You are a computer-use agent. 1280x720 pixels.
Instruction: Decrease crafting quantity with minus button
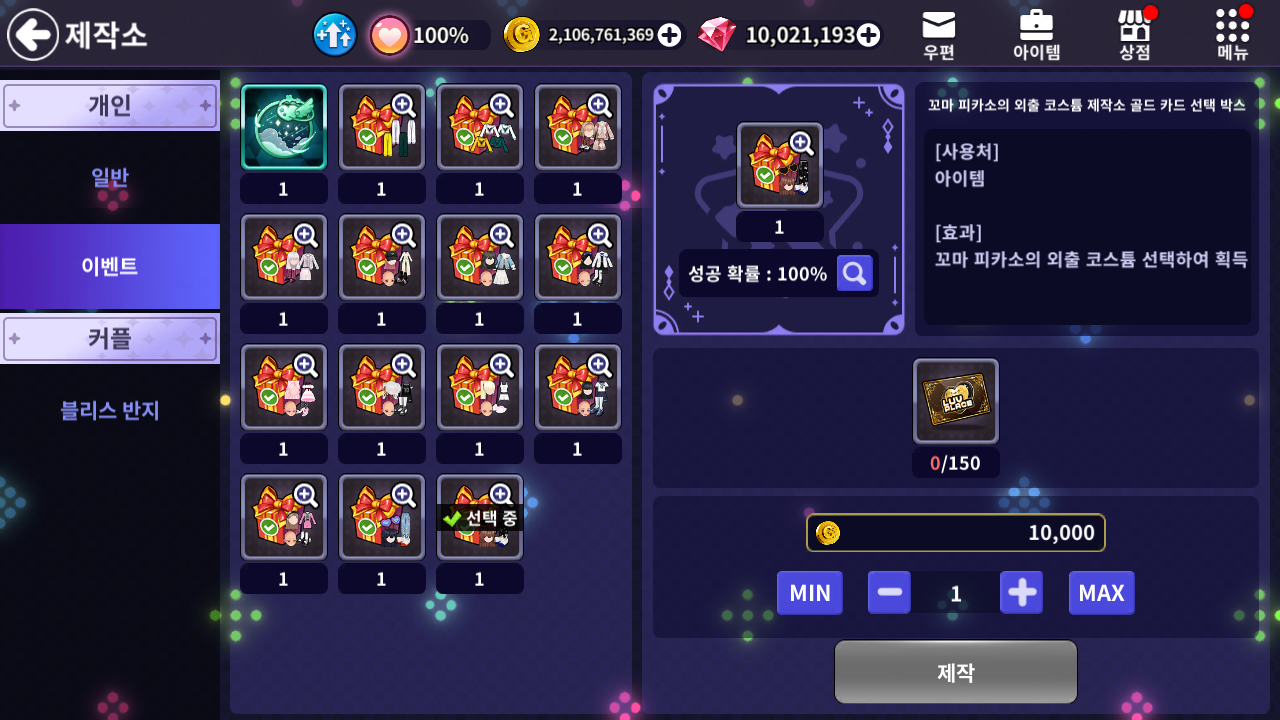tap(889, 593)
